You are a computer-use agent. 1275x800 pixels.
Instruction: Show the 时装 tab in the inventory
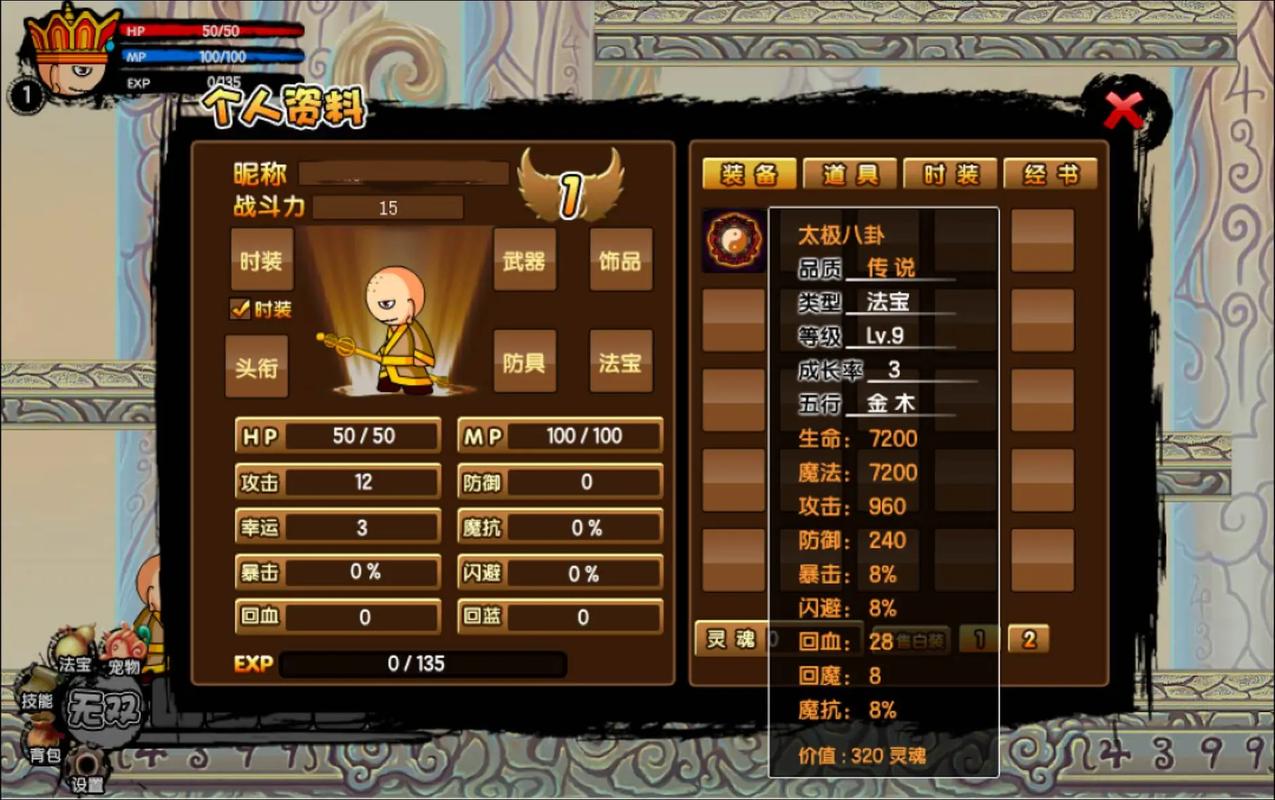coord(950,174)
